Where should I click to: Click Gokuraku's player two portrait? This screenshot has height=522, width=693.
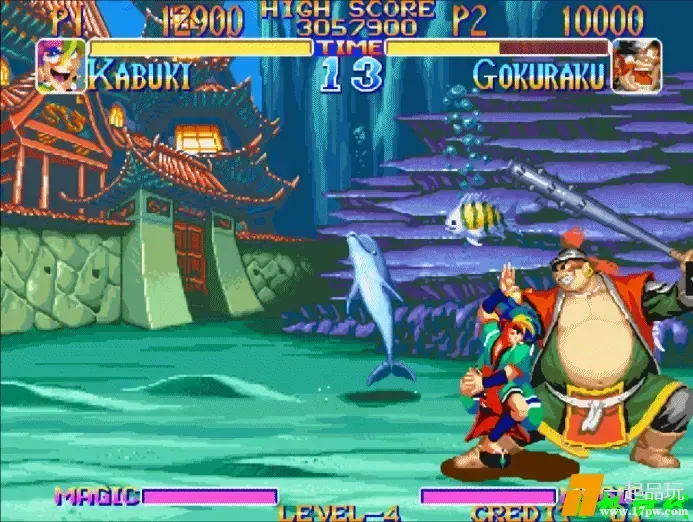[x=636, y=65]
